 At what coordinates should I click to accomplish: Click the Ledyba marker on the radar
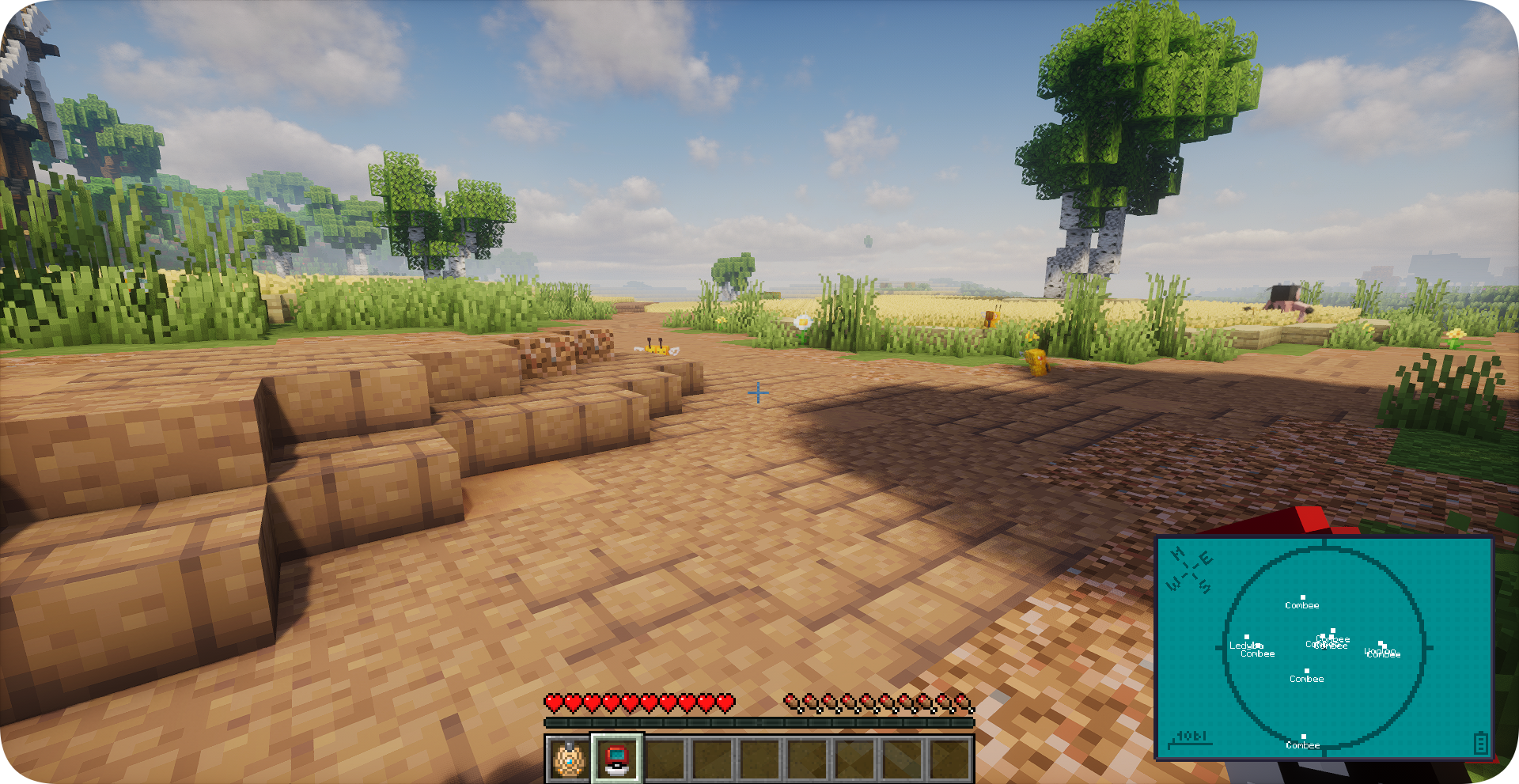click(x=1247, y=638)
